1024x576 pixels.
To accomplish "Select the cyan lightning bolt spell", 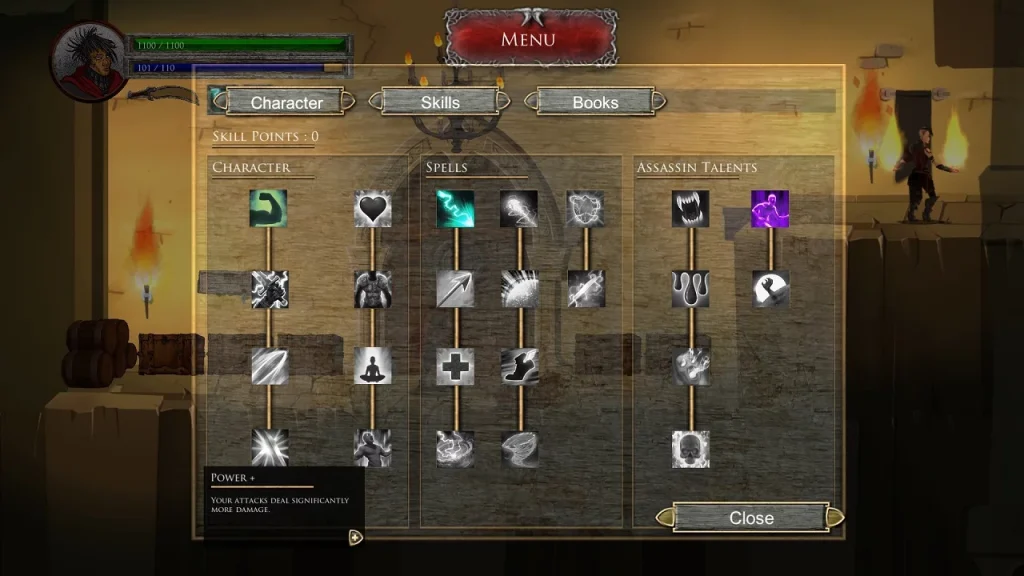I will [x=455, y=209].
